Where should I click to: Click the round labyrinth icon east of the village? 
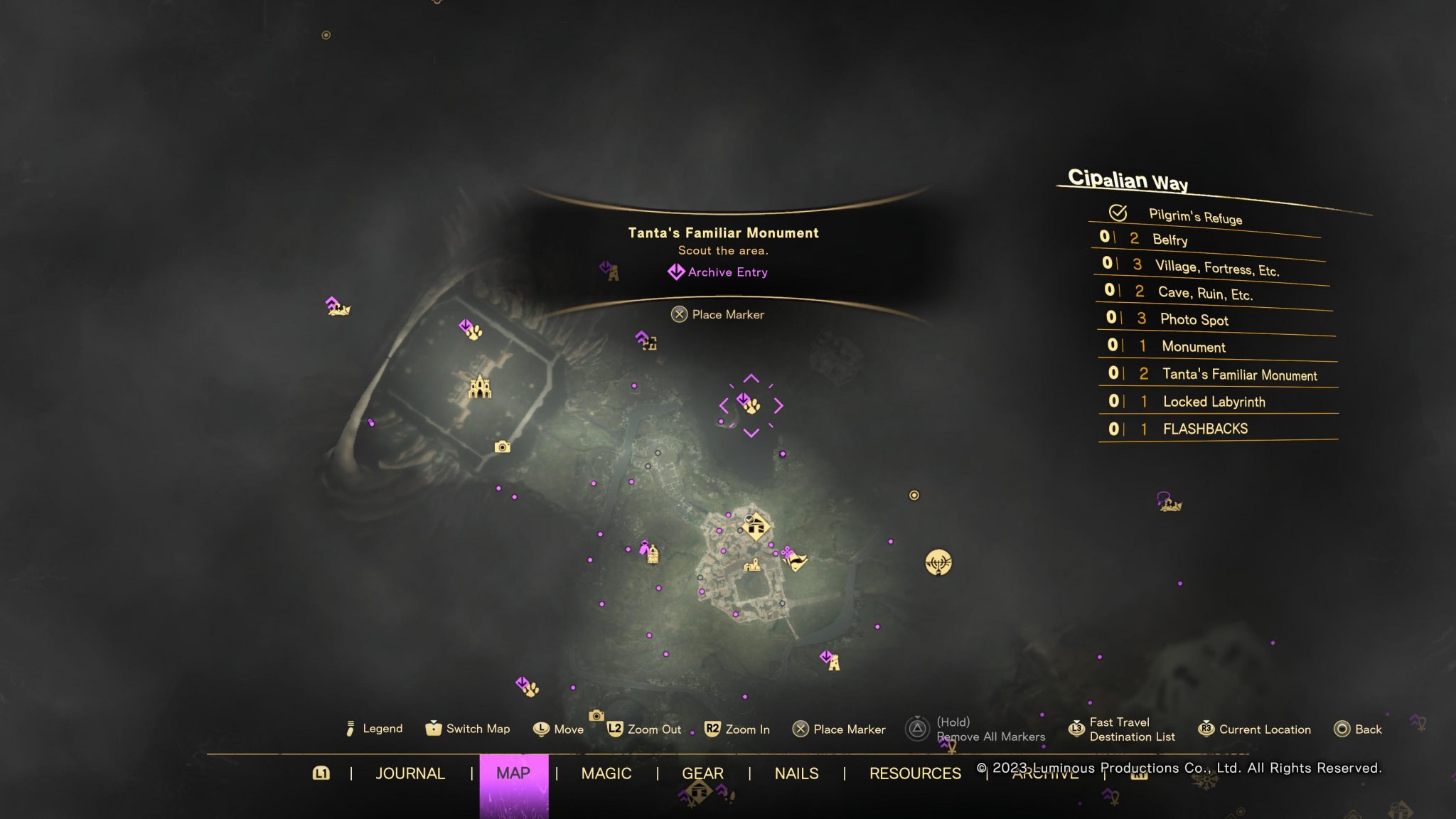pos(938,563)
